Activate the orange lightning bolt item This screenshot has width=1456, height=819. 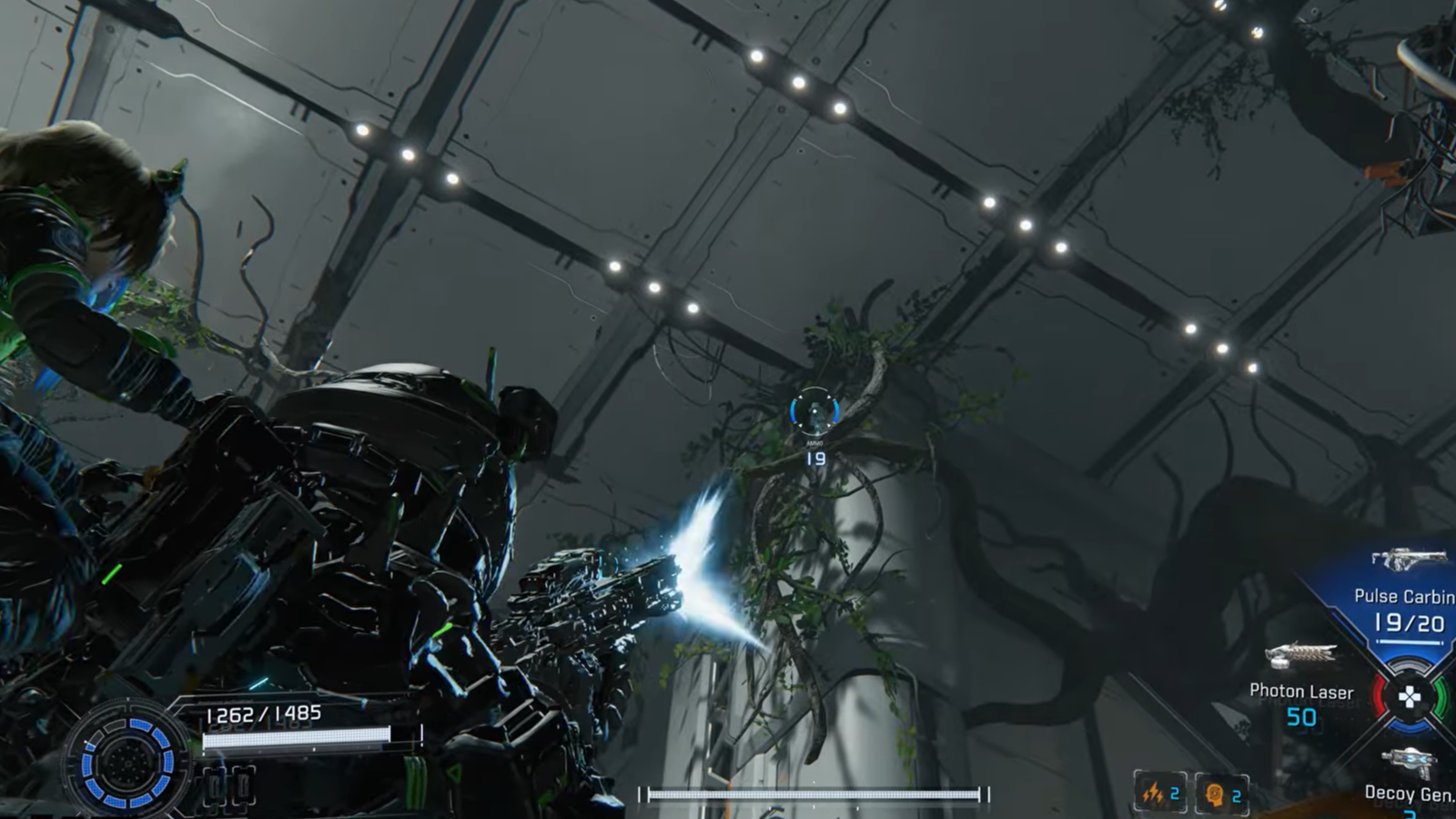coord(1153,794)
